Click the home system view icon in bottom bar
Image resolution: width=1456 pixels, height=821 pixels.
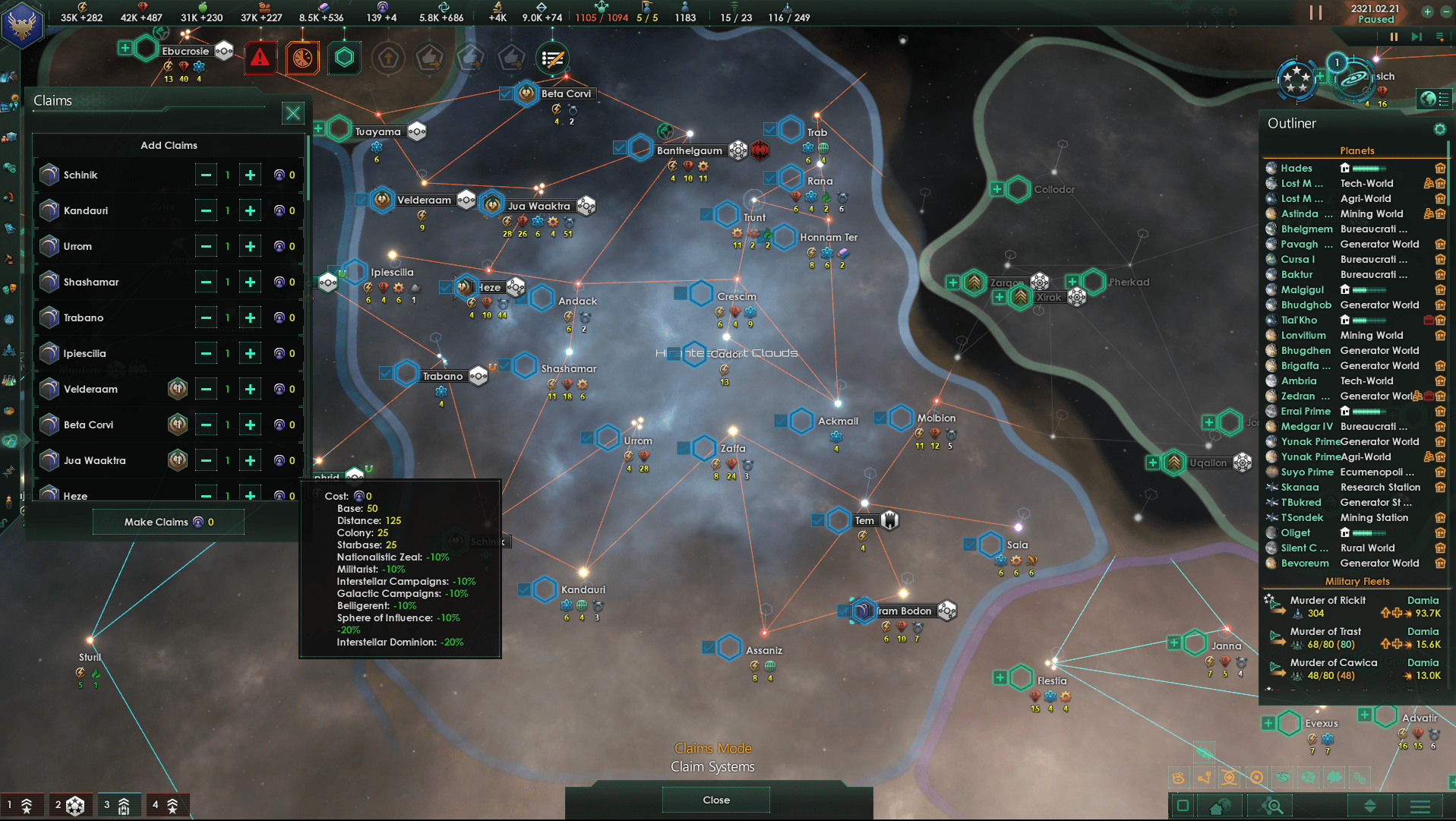(1221, 806)
